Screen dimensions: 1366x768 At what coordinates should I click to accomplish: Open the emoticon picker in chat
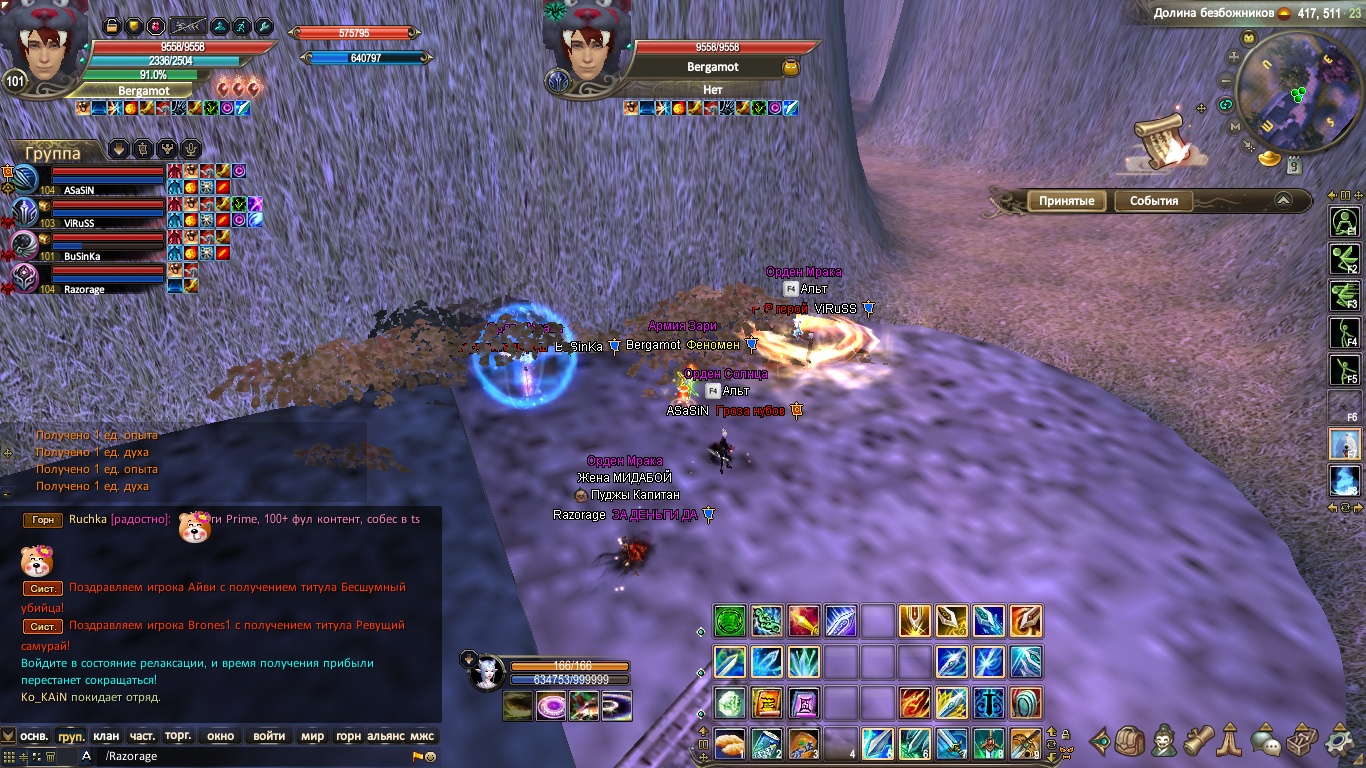point(430,757)
